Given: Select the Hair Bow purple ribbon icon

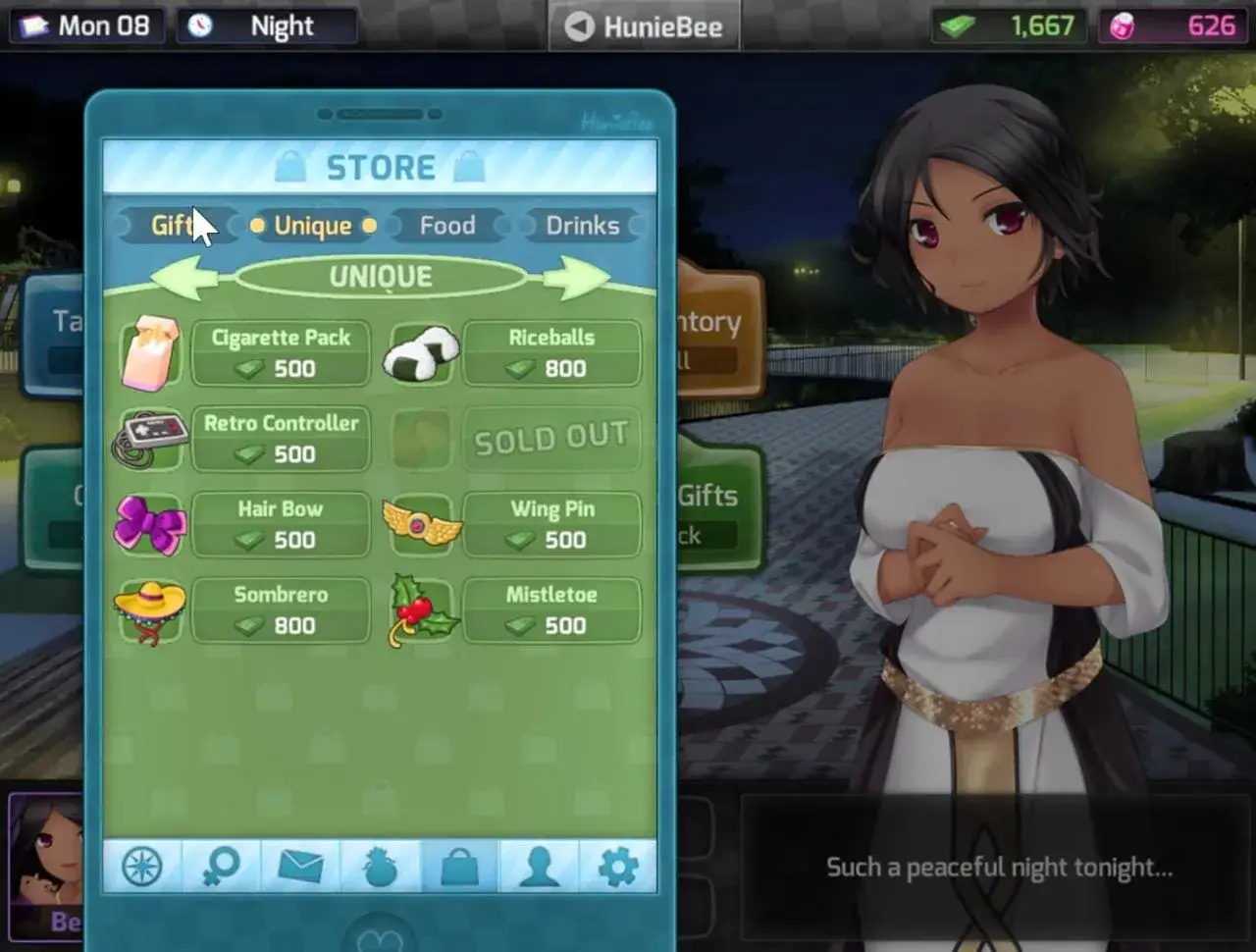Looking at the screenshot, I should tap(149, 524).
